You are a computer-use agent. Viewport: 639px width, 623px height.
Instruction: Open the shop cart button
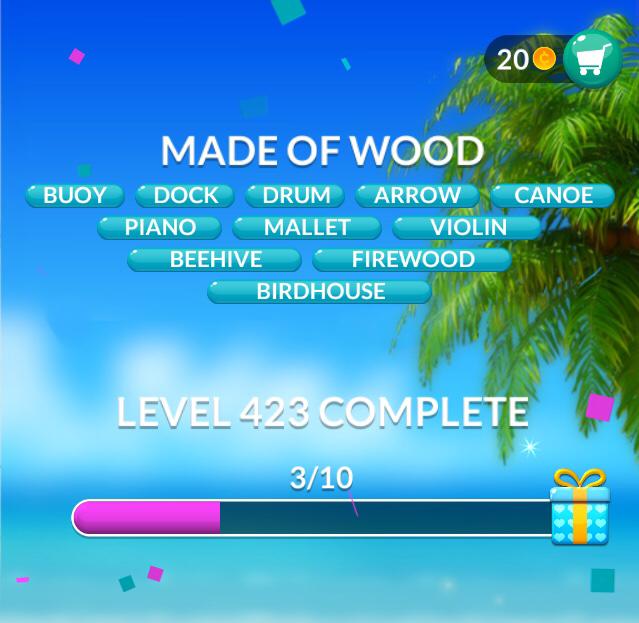(593, 60)
